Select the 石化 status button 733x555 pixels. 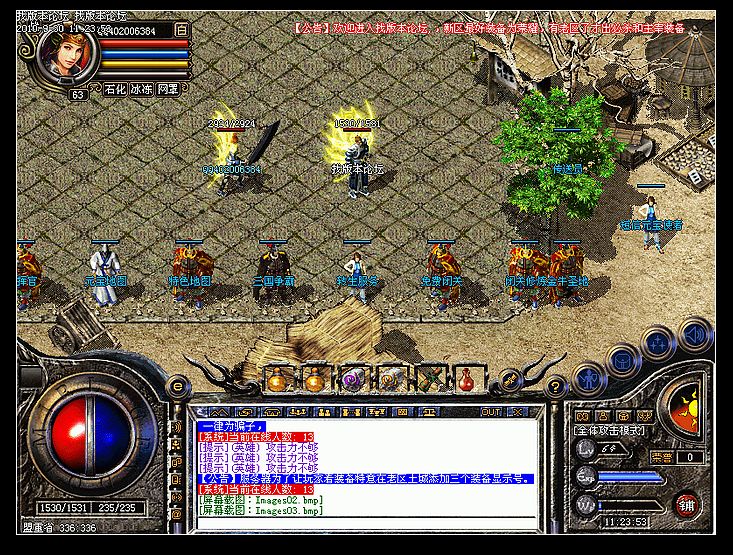(114, 90)
